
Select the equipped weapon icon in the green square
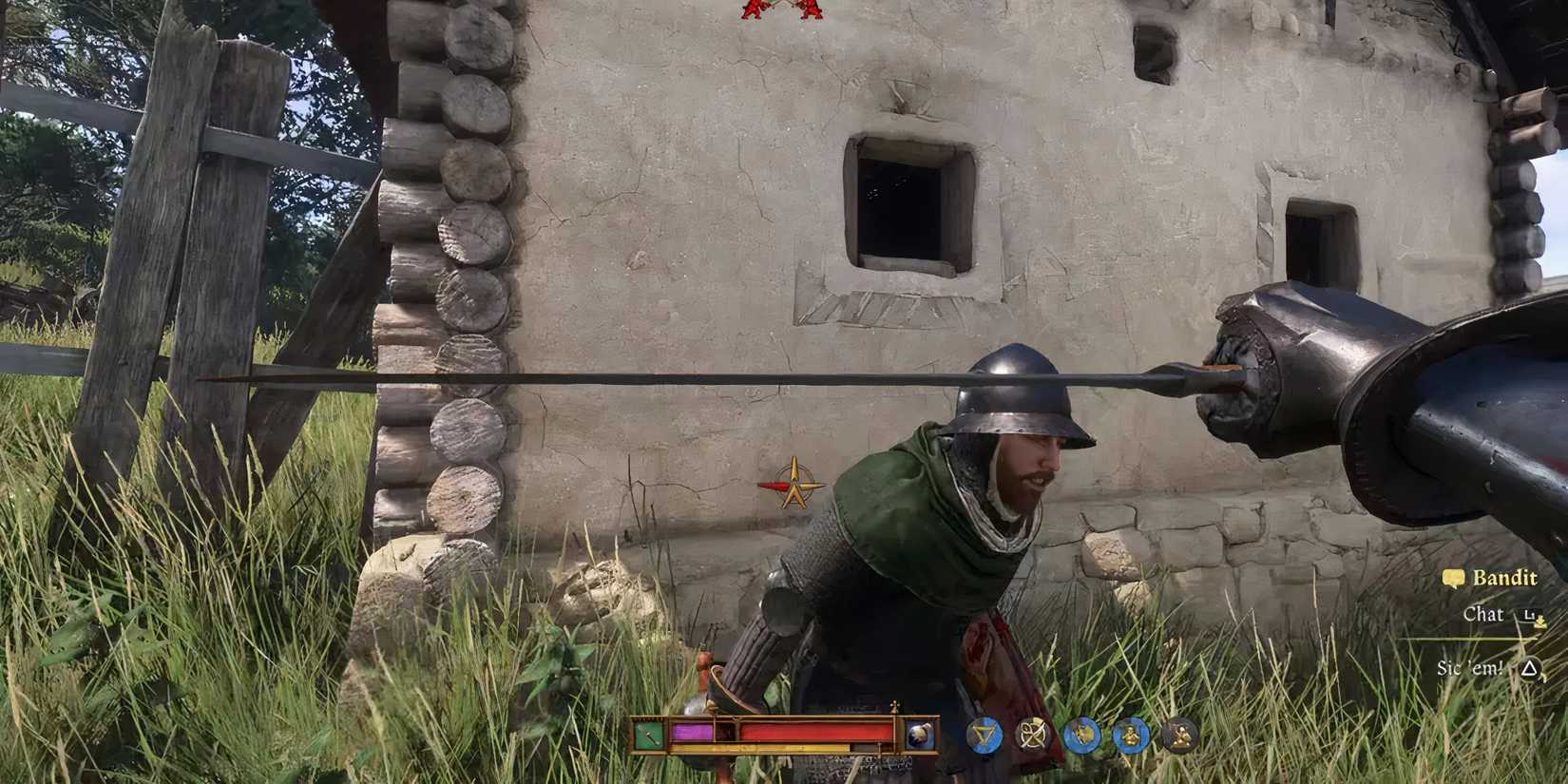click(x=648, y=735)
